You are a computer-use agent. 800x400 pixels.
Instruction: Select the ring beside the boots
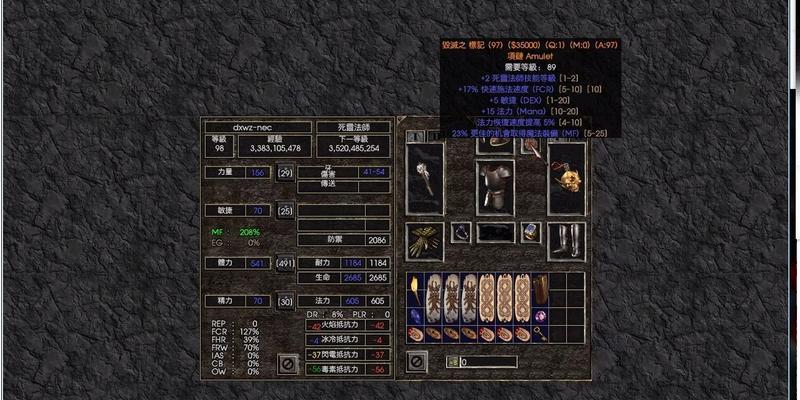point(531,233)
